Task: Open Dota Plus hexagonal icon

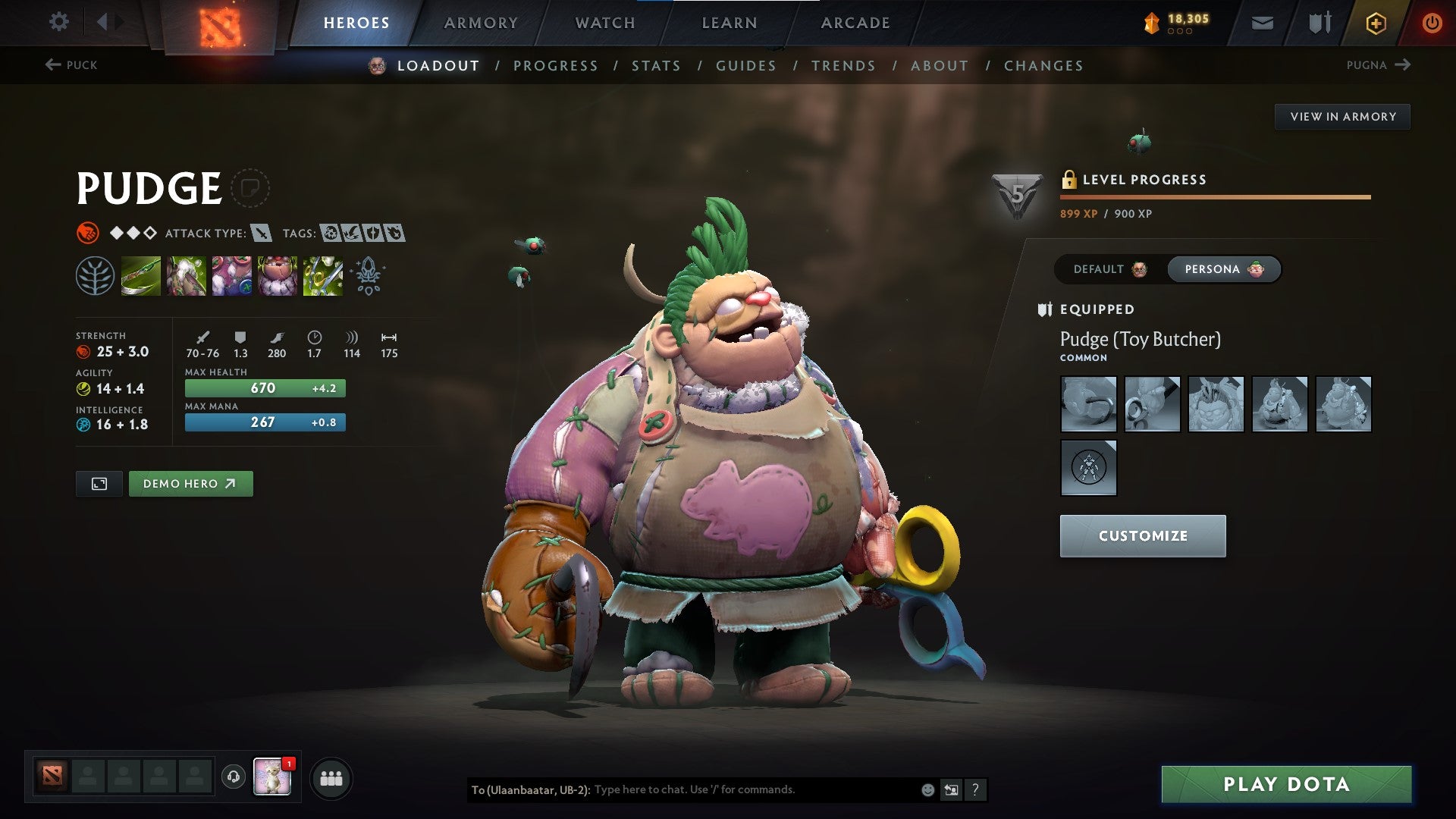Action: tap(1375, 23)
